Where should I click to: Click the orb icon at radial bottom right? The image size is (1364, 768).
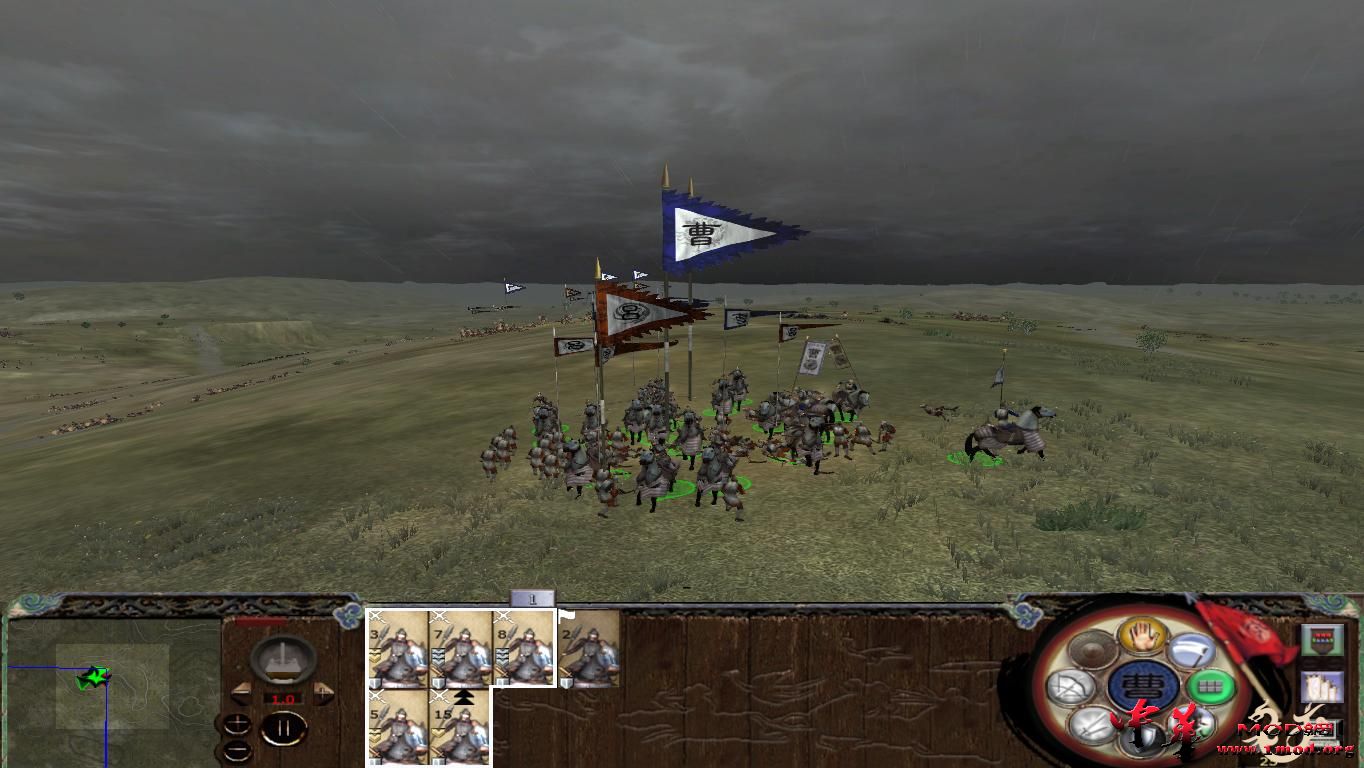click(x=1191, y=725)
